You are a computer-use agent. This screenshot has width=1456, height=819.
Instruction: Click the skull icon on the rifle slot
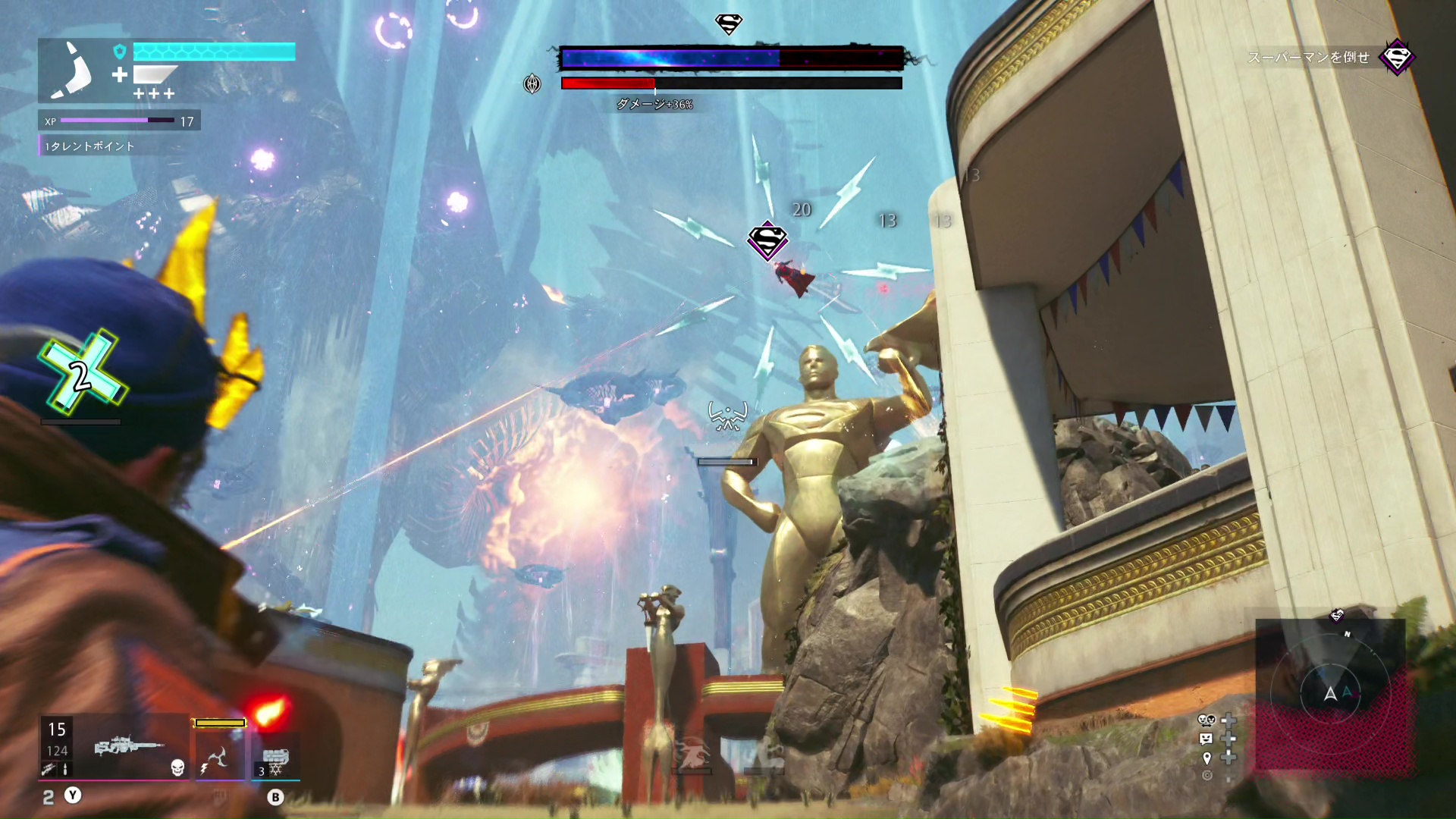pyautogui.click(x=177, y=768)
